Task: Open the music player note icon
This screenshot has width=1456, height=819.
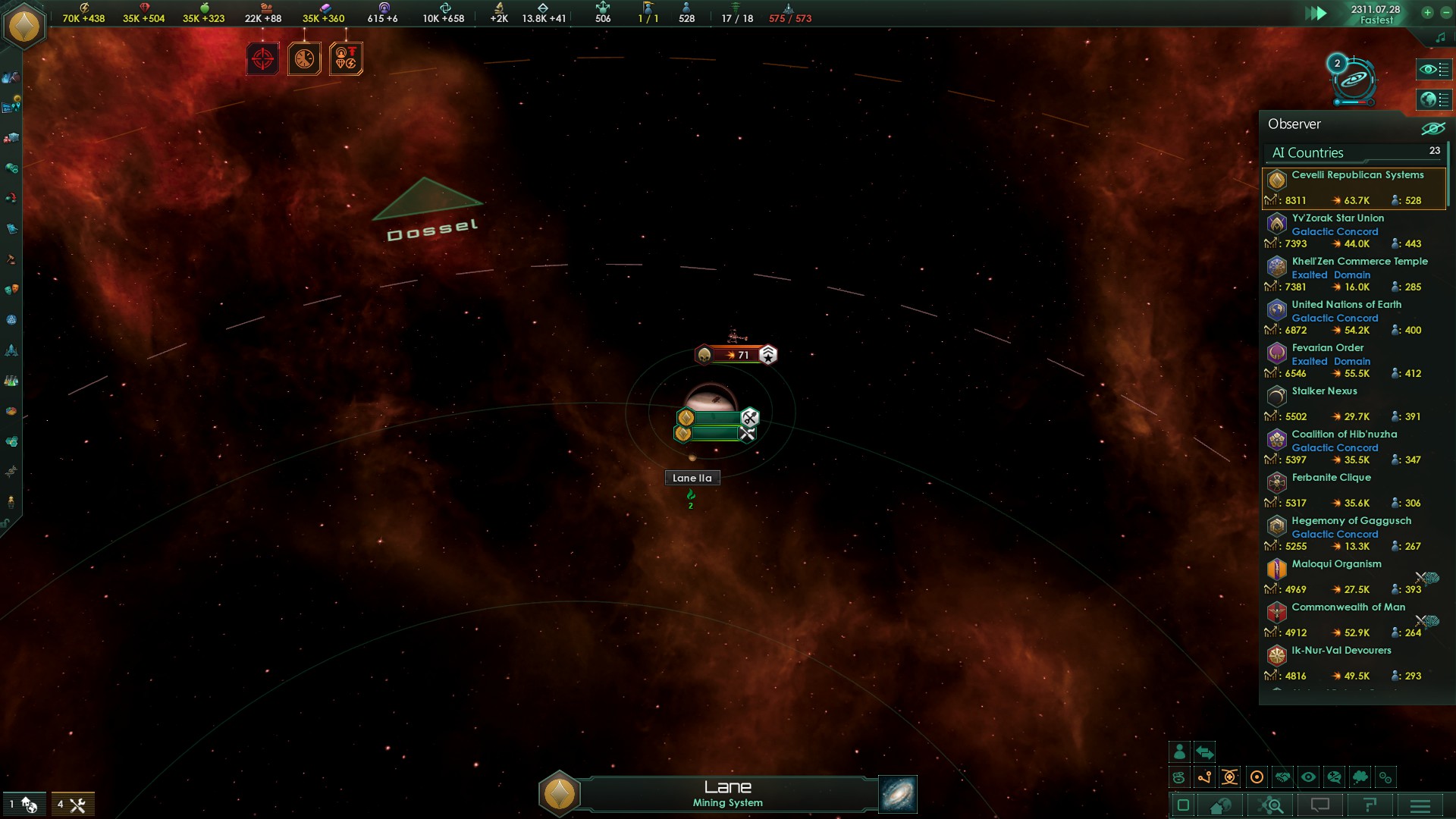Action: [1441, 36]
